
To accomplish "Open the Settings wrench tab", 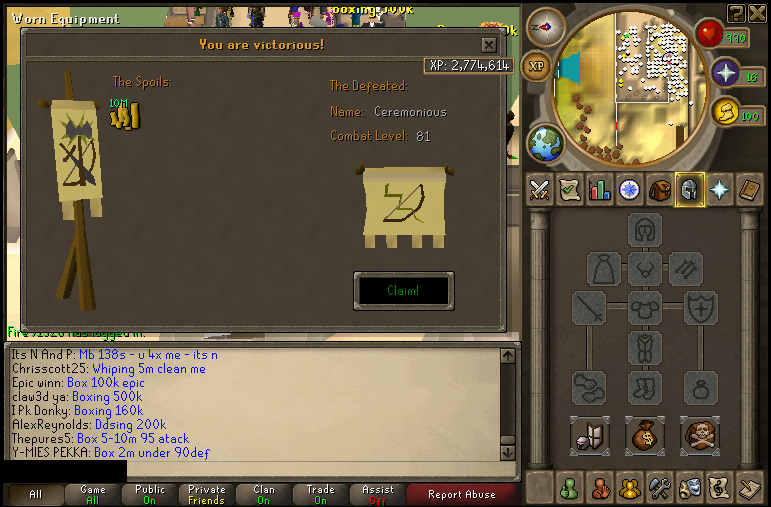I will [x=659, y=489].
